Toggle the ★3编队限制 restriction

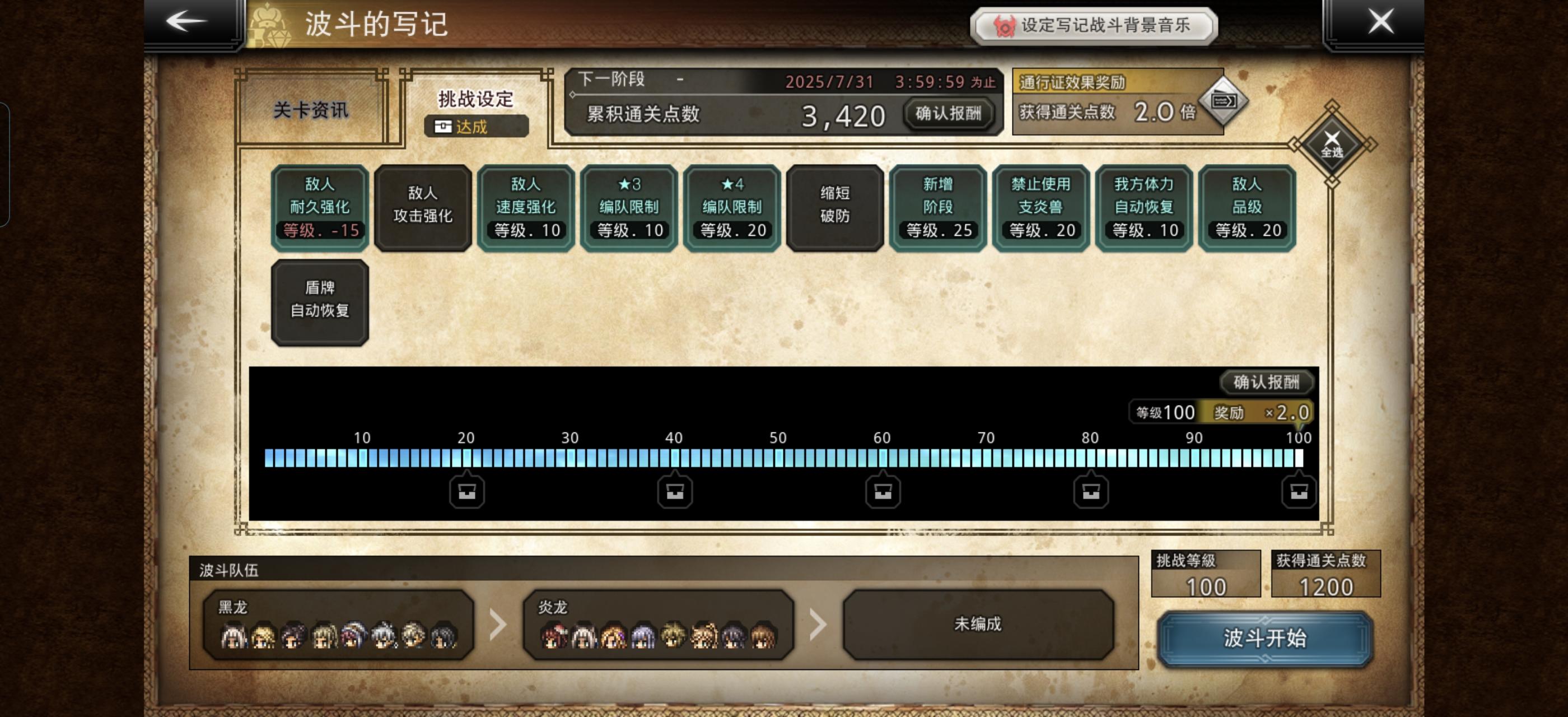coord(628,207)
